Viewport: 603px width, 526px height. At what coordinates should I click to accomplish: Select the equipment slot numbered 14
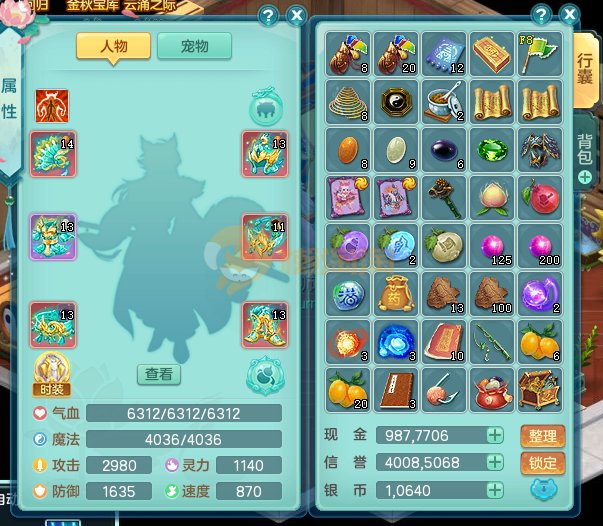click(53, 153)
